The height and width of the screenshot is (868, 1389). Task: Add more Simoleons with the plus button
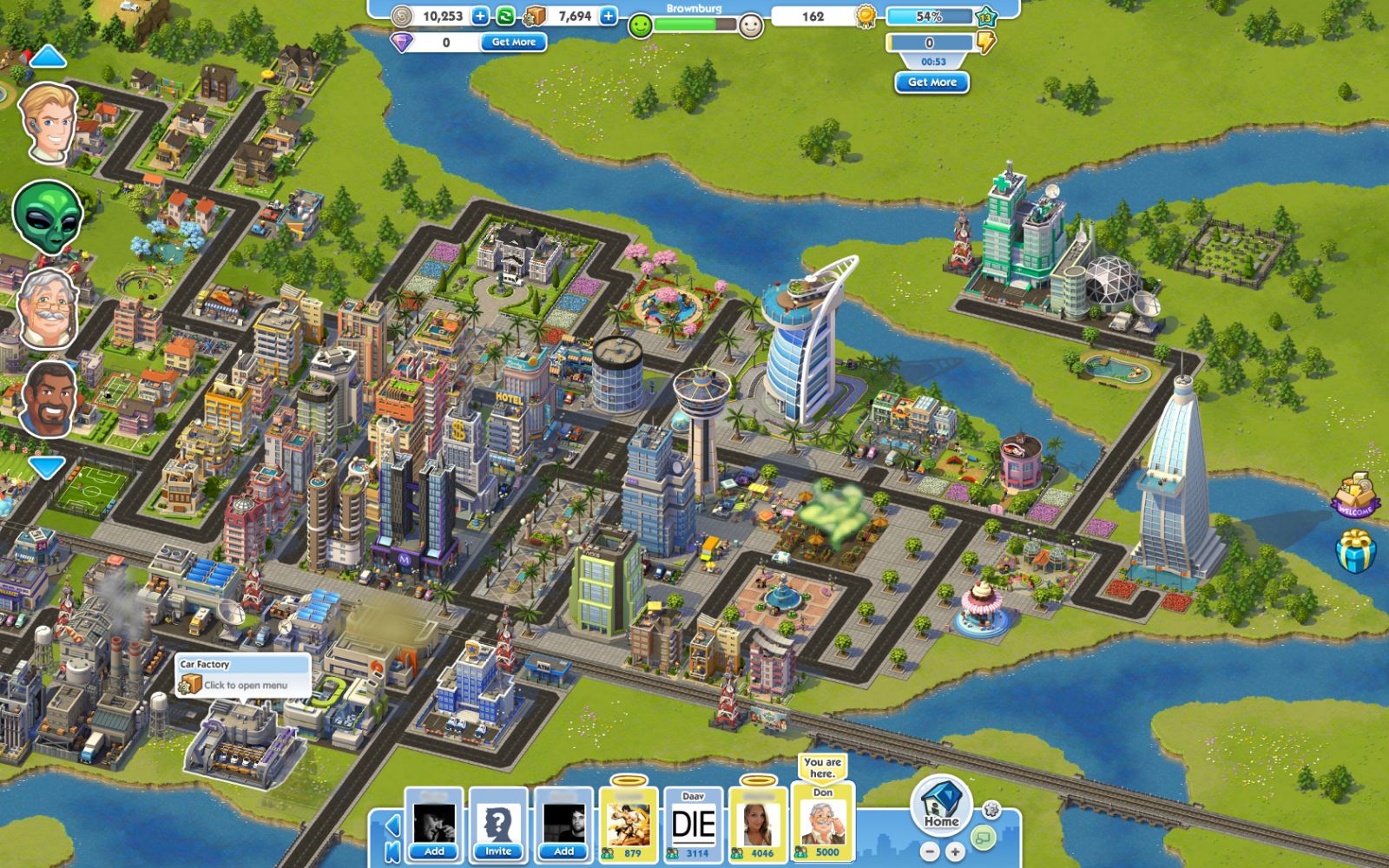[480, 16]
